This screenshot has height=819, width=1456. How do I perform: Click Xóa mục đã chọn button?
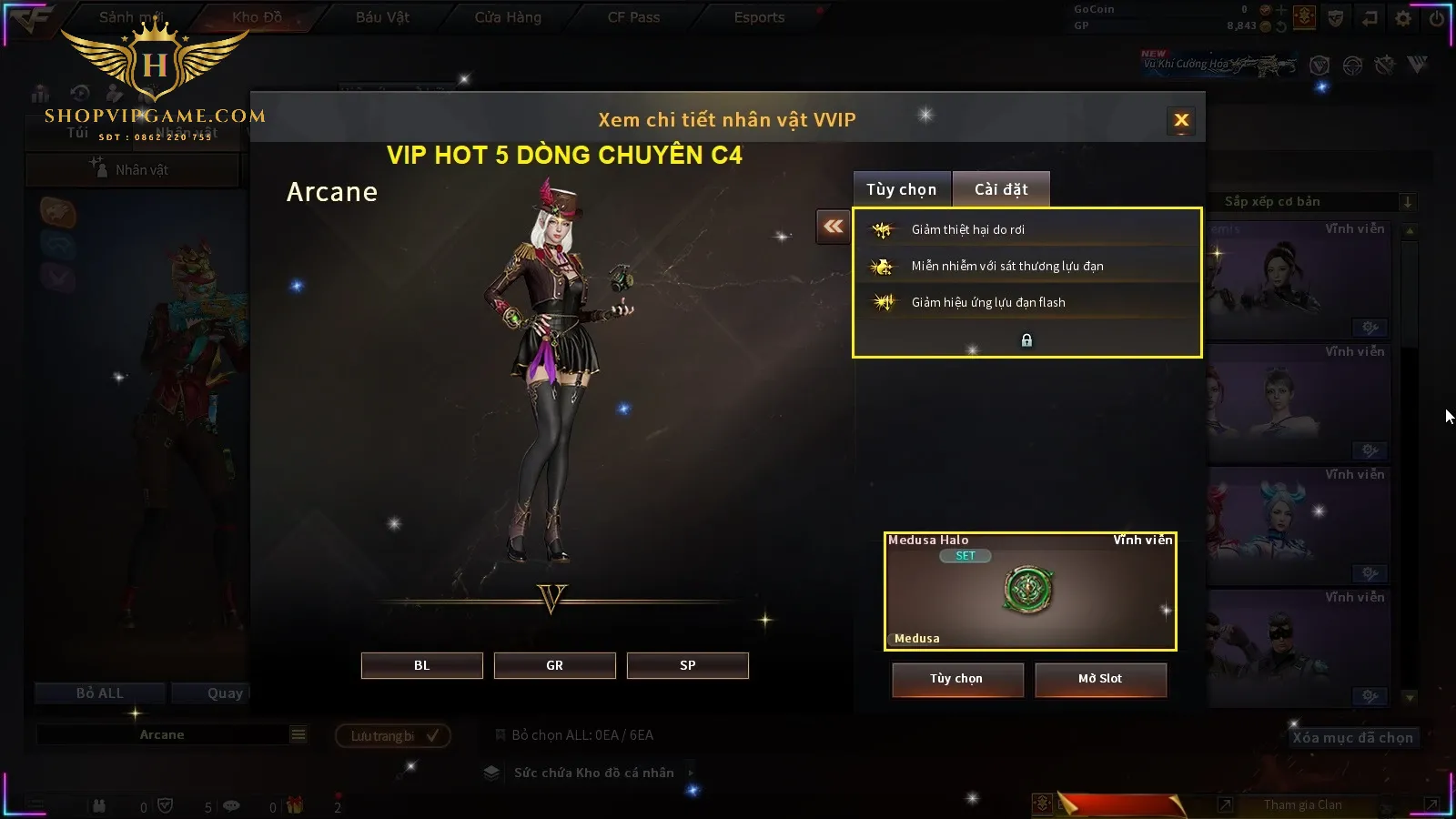click(x=1352, y=738)
